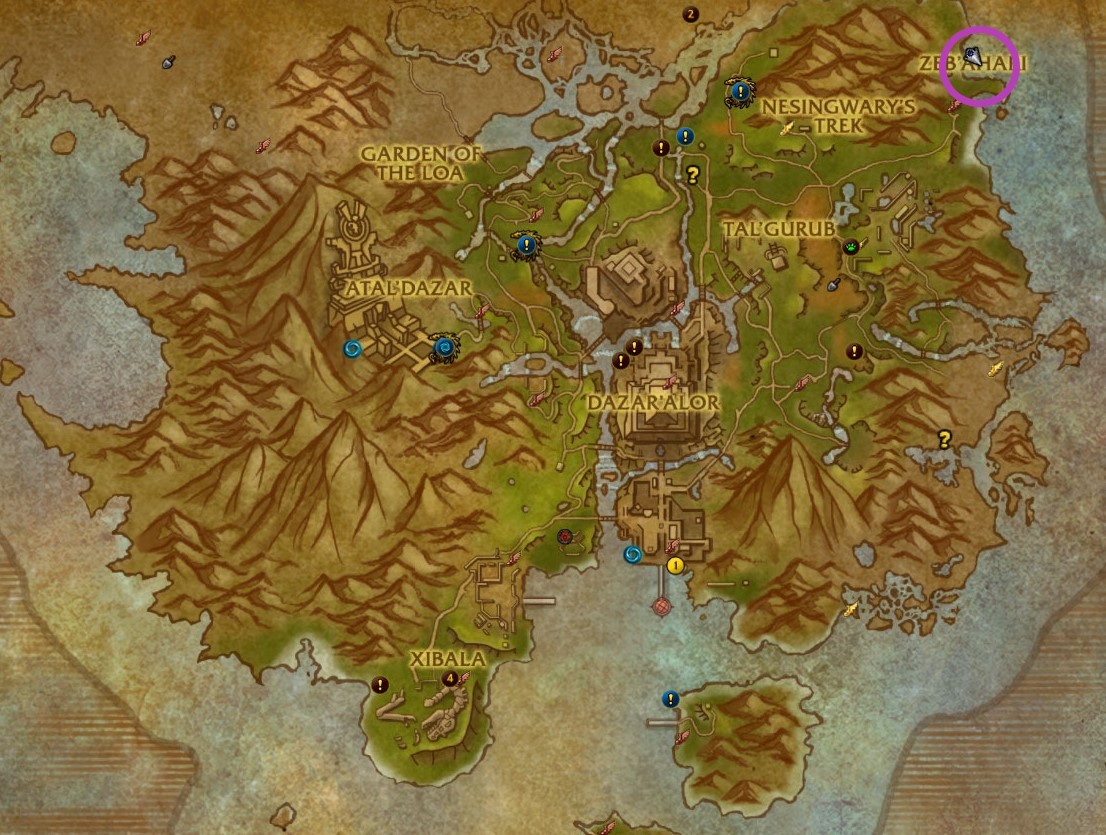The image size is (1106, 835).
Task: Select the circled marker at Zeb'ahari
Action: click(972, 56)
